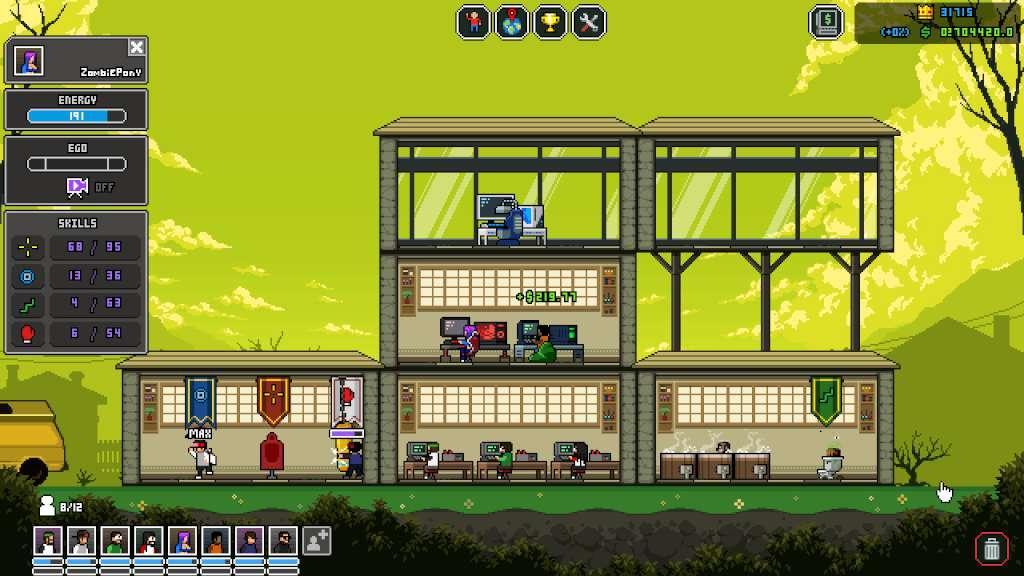Image resolution: width=1024 pixels, height=576 pixels.
Task: Open the world map globe icon
Action: (x=512, y=22)
